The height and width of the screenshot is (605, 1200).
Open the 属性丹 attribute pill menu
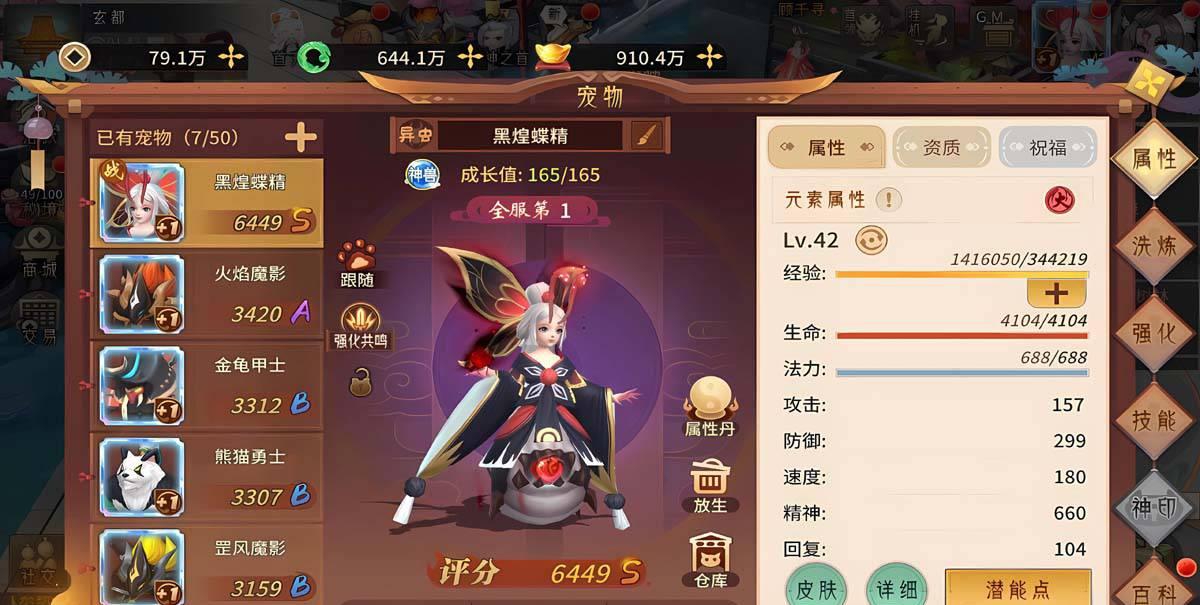[x=709, y=408]
